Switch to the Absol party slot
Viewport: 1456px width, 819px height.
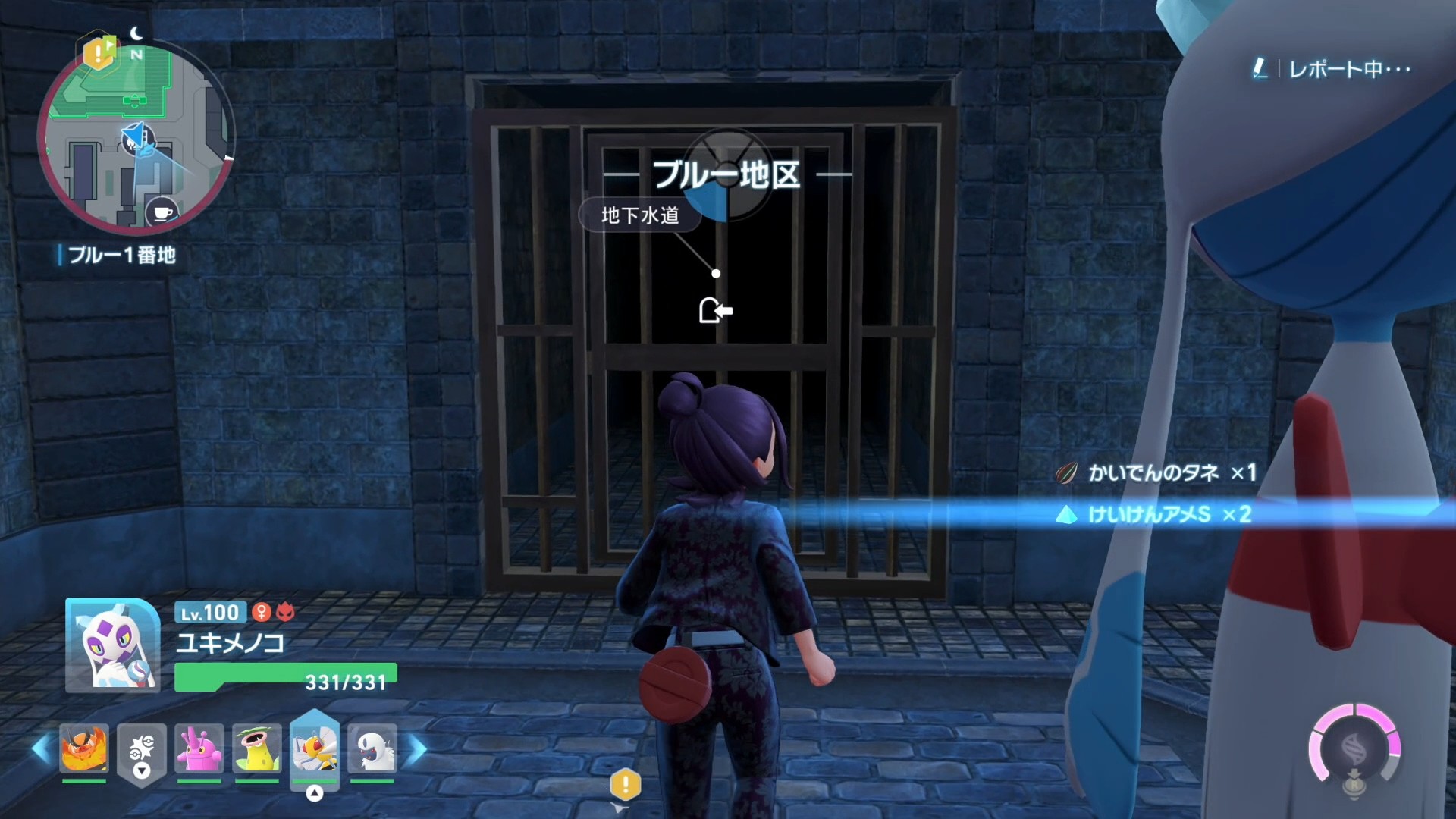[372, 749]
